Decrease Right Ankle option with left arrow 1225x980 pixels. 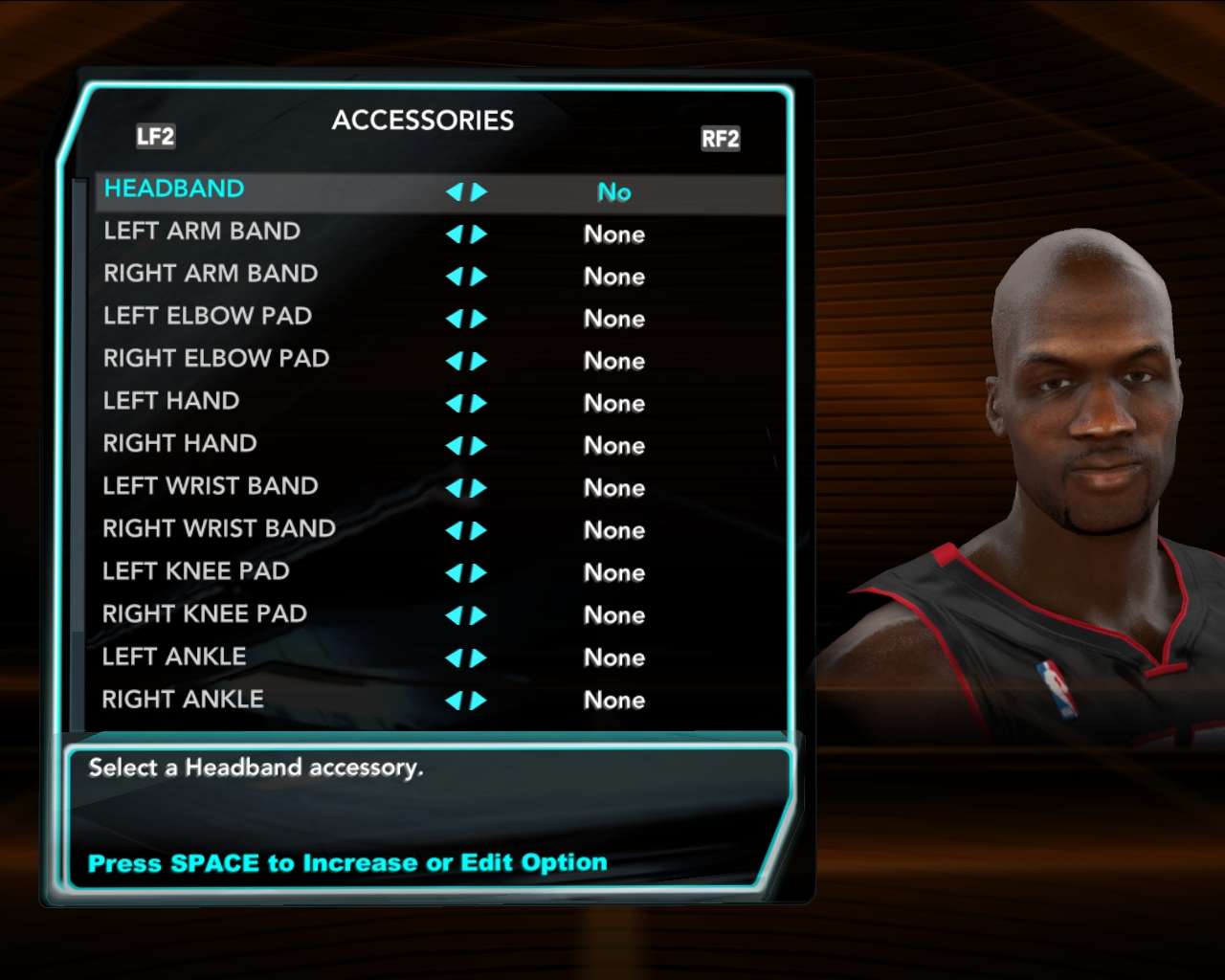tap(454, 702)
